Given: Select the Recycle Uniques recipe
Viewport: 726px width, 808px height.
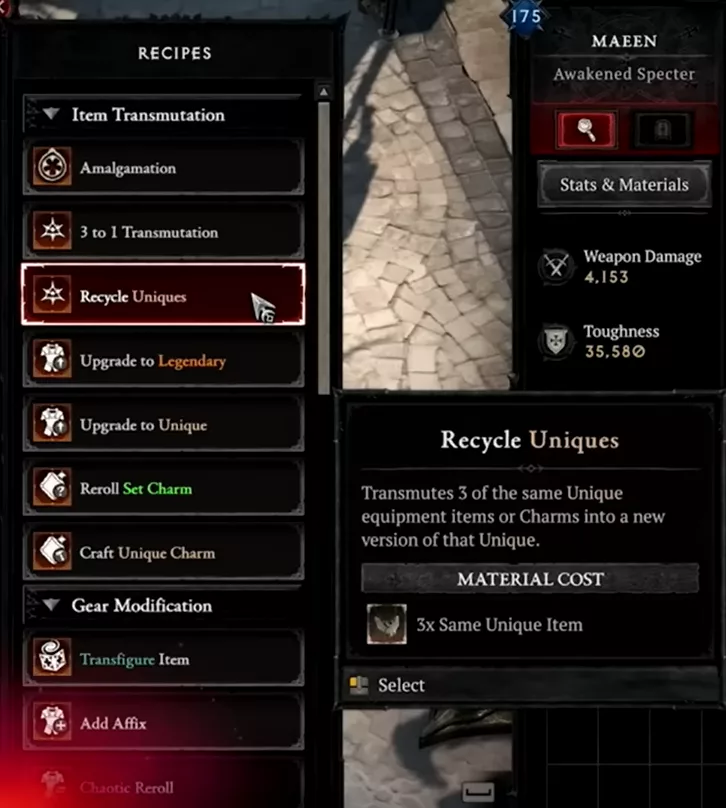Looking at the screenshot, I should 163,296.
